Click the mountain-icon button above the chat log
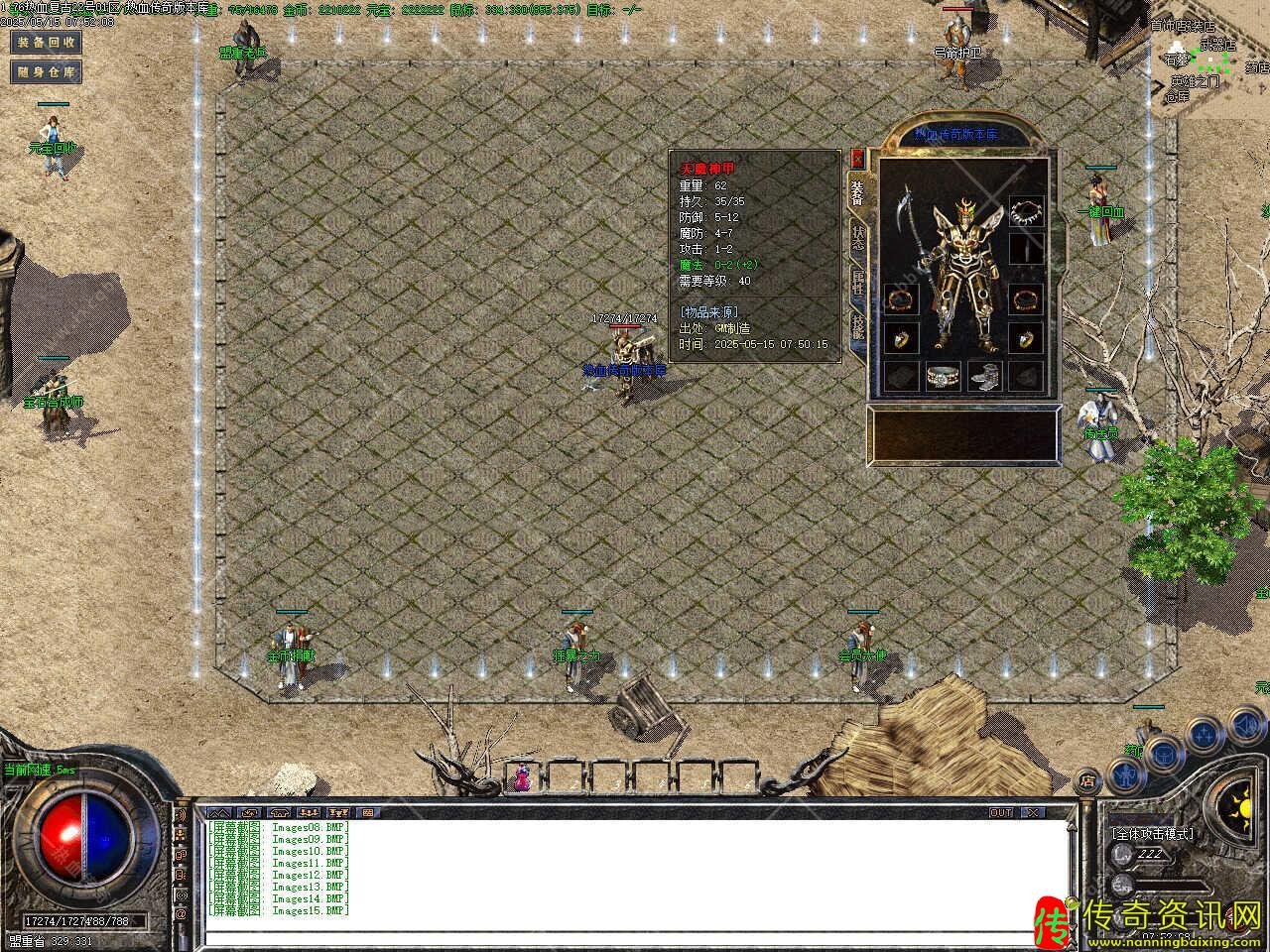1270x952 pixels. coord(219,812)
